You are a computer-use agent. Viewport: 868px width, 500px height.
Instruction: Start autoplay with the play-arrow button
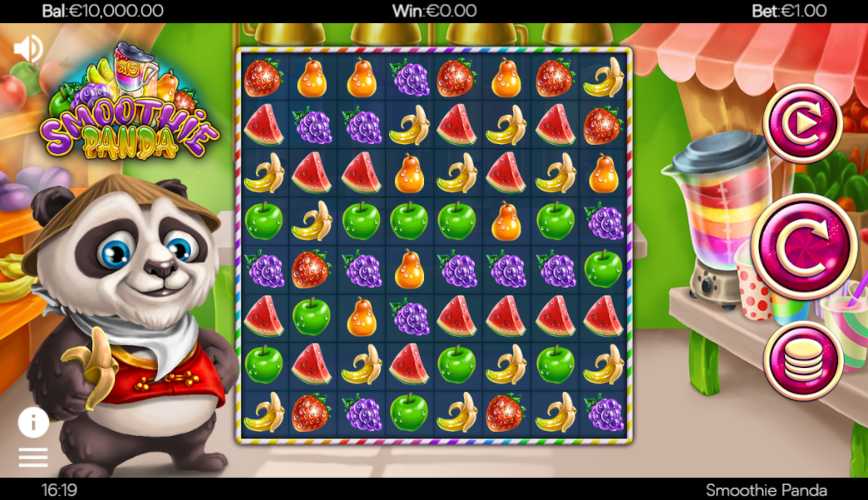point(802,123)
